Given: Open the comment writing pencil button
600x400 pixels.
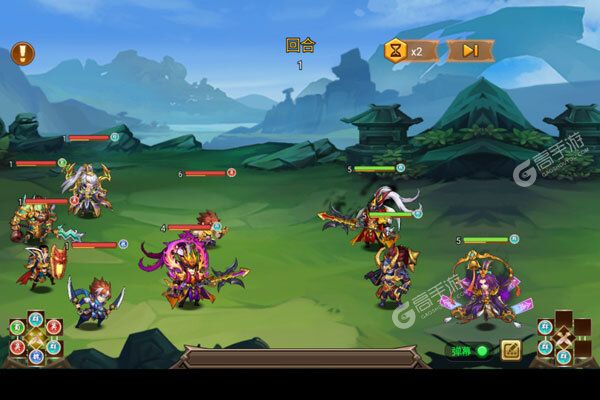Looking at the screenshot, I should (510, 350).
